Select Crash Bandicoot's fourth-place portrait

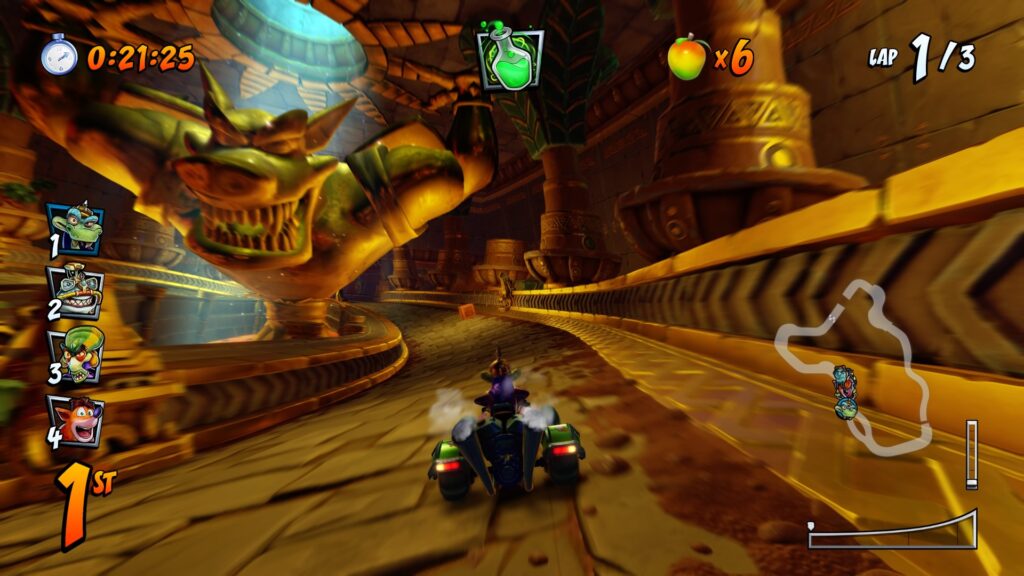pyautogui.click(x=75, y=420)
